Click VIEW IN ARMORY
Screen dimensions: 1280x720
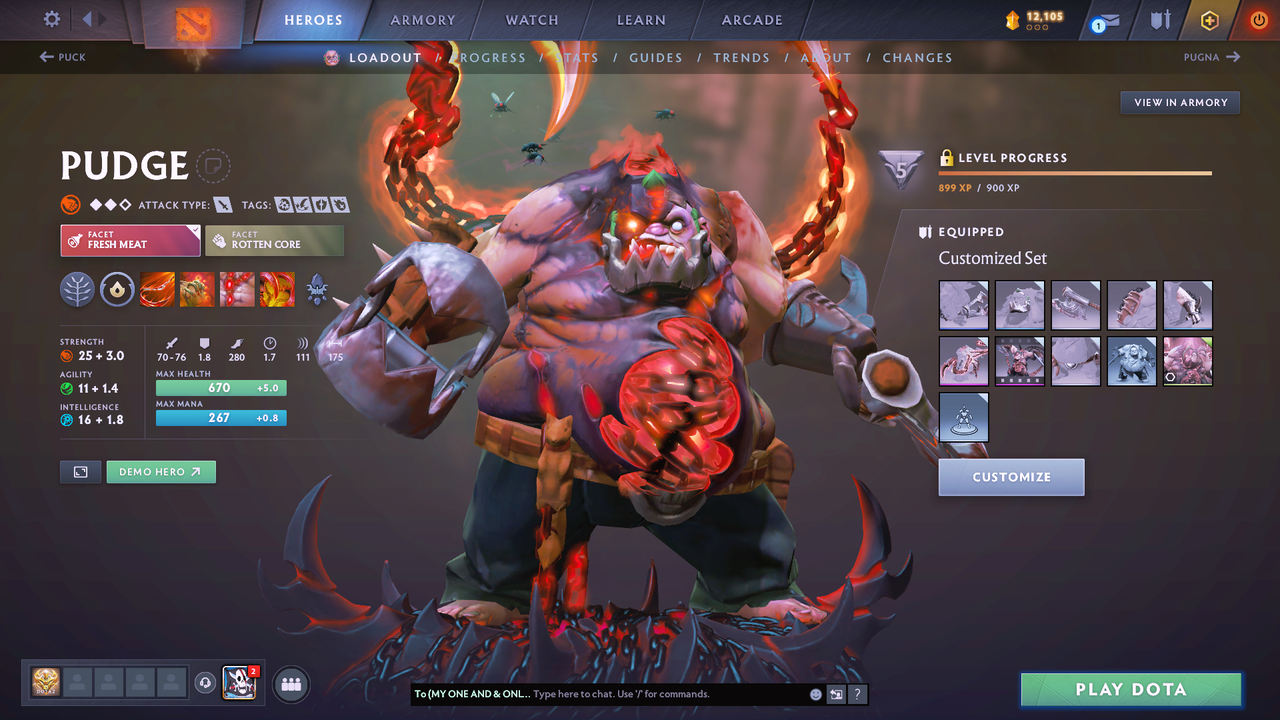pyautogui.click(x=1179, y=102)
